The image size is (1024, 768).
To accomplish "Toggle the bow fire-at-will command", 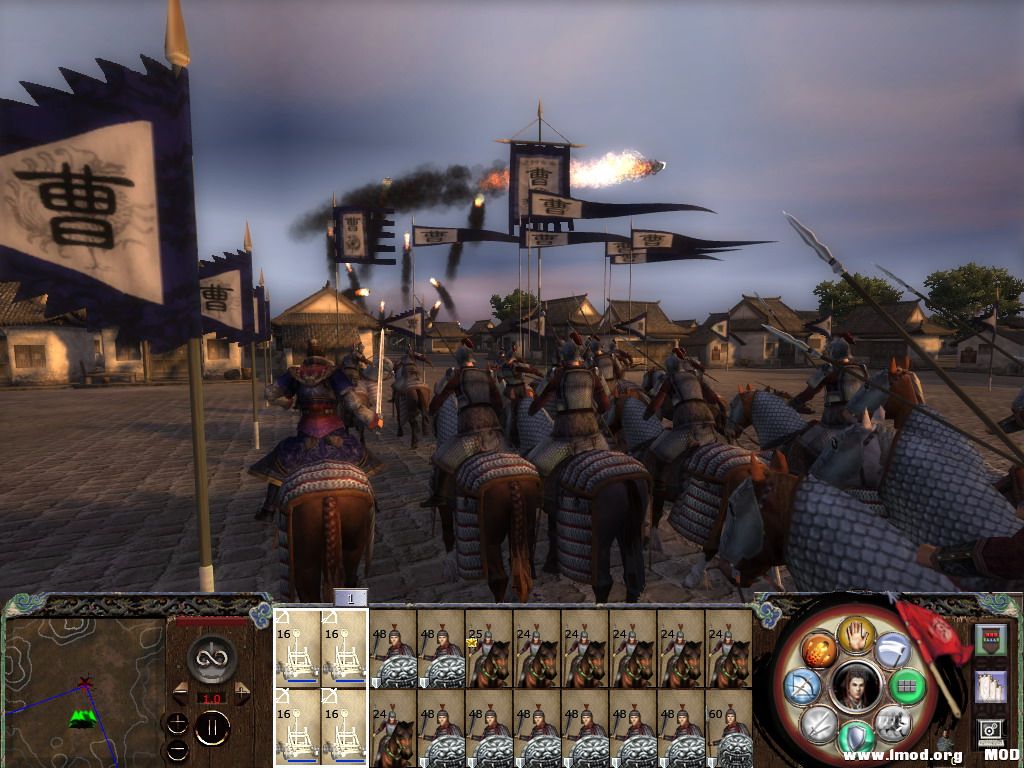I will pos(803,687).
